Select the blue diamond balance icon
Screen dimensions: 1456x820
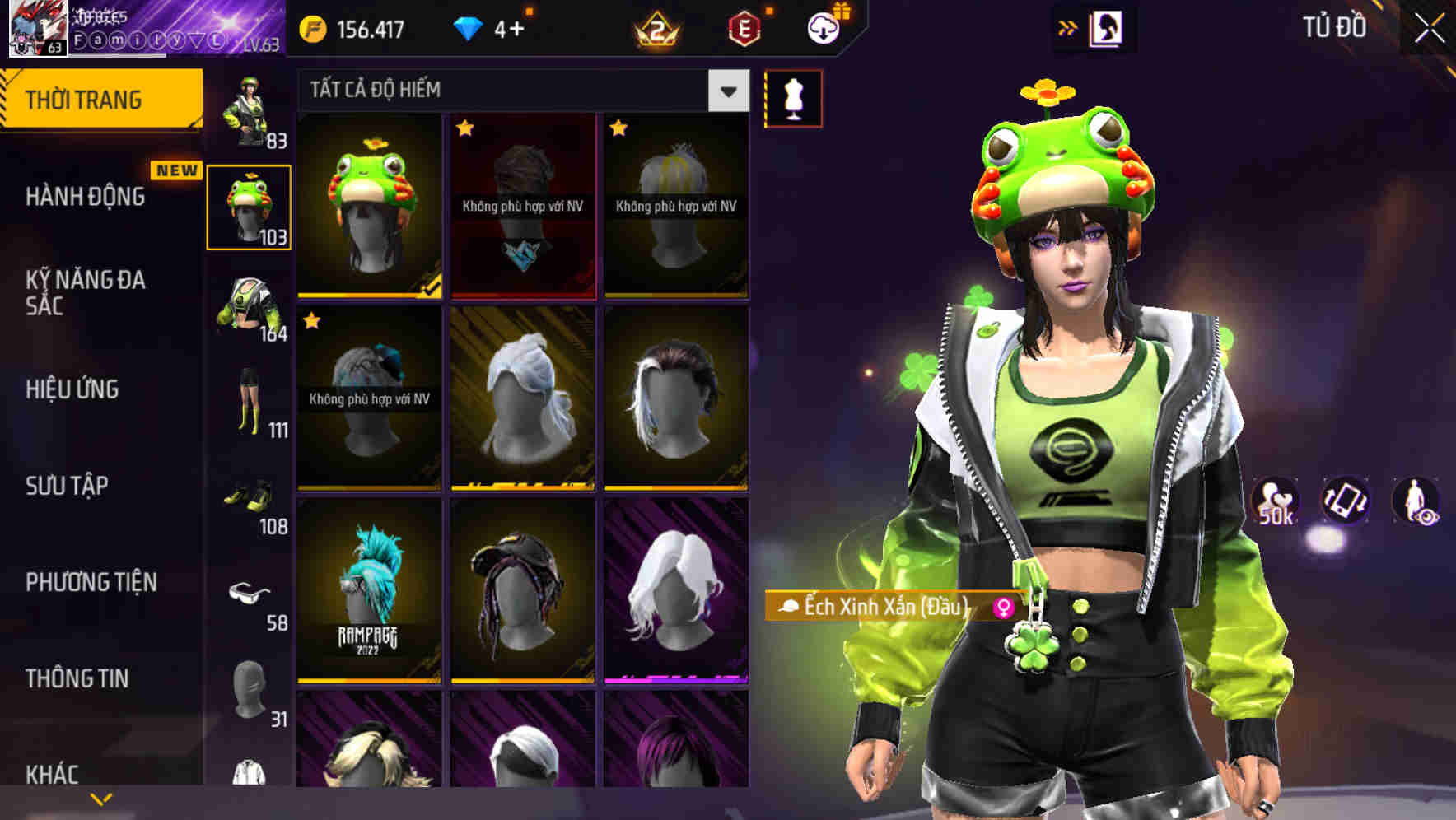[469, 27]
